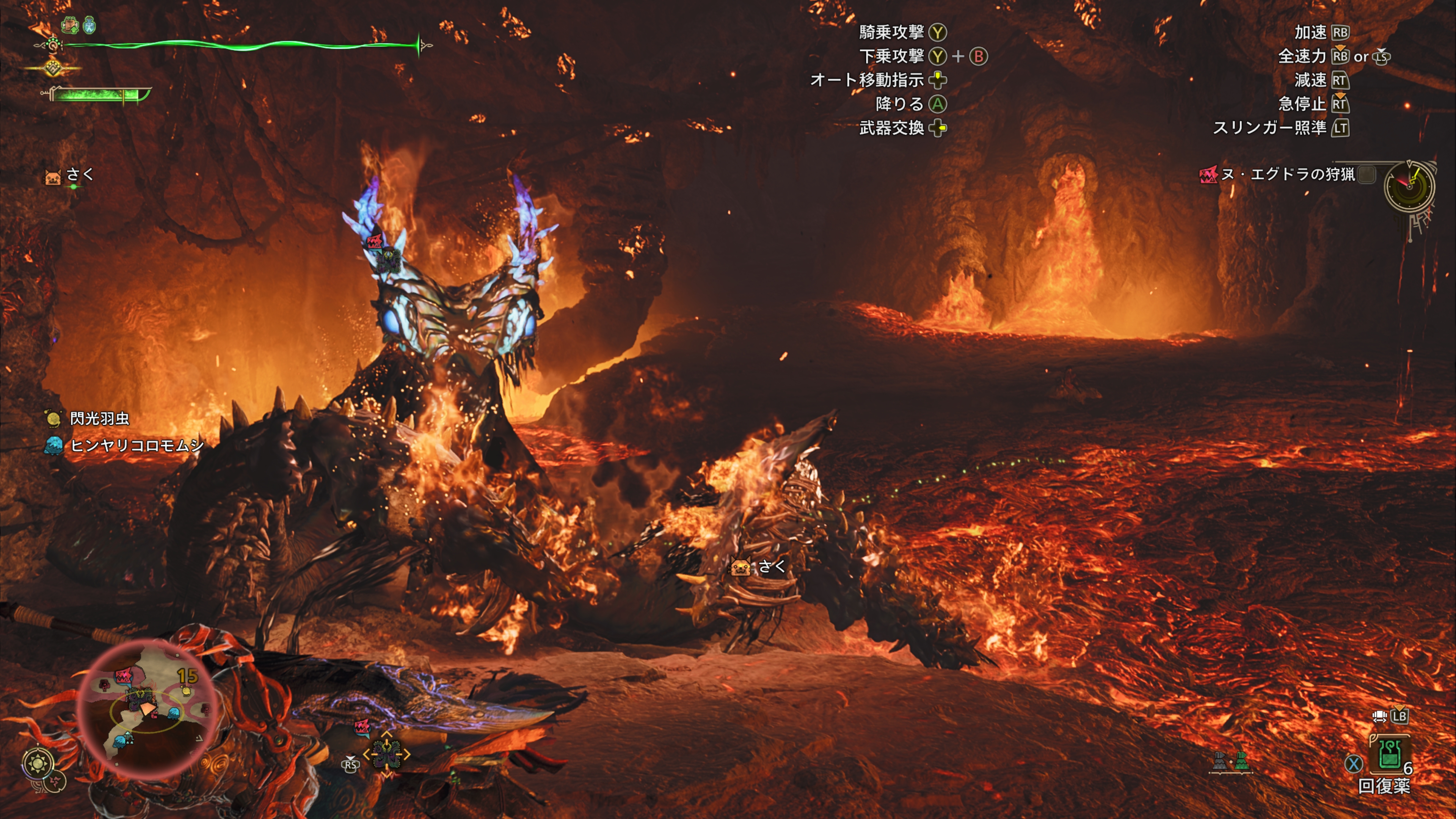Screen dimensions: 1456x819
Task: Select the green mantle pouch icon
Action: pos(1241,761)
